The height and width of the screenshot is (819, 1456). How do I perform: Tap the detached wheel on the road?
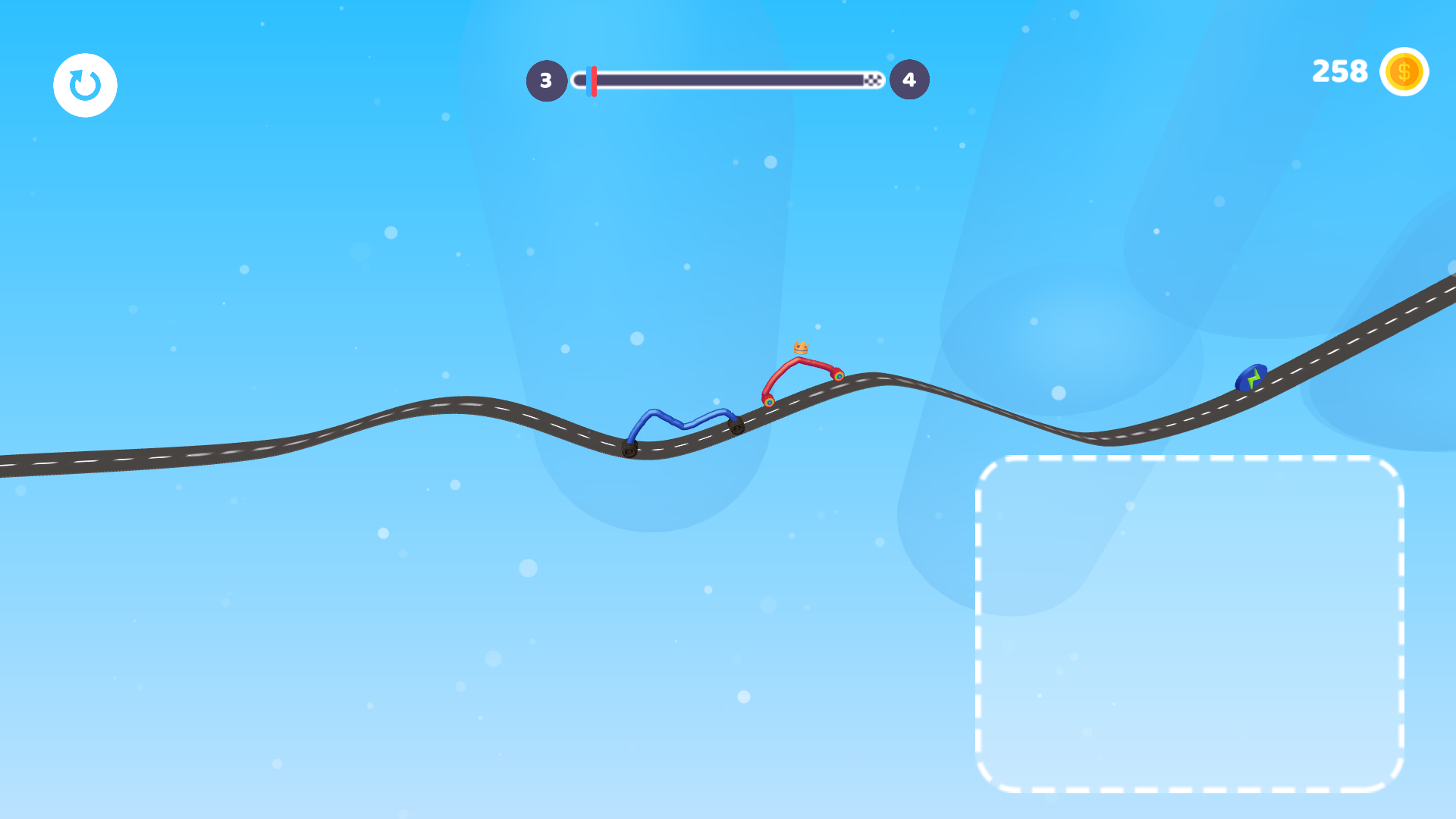[735, 427]
